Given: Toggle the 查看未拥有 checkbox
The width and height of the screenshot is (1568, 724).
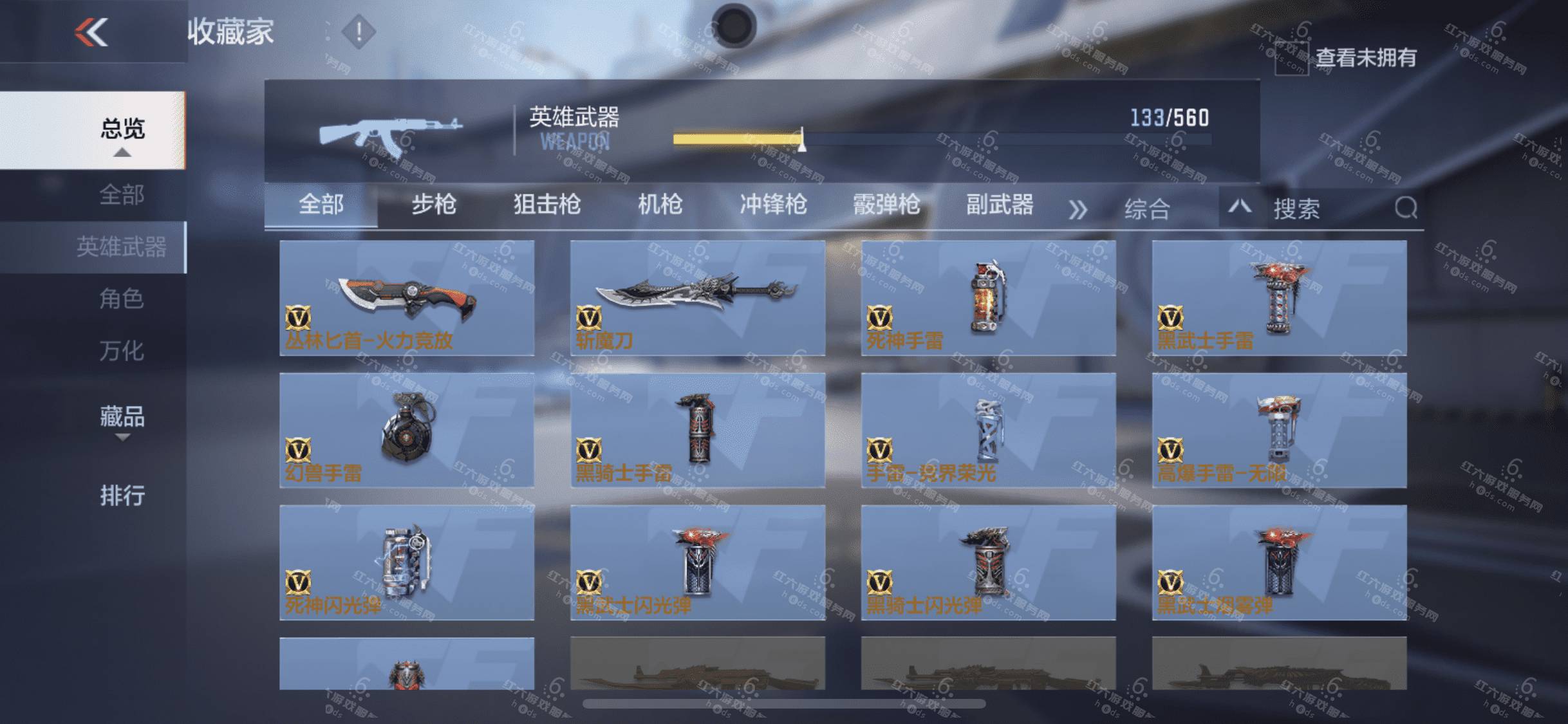Looking at the screenshot, I should click(1291, 59).
